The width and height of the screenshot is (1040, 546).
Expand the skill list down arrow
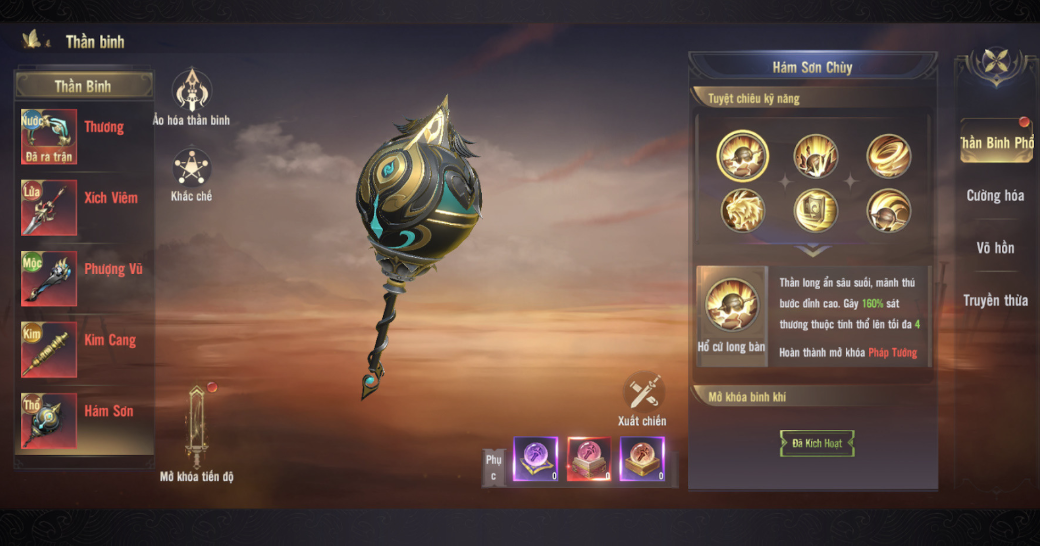point(812,251)
